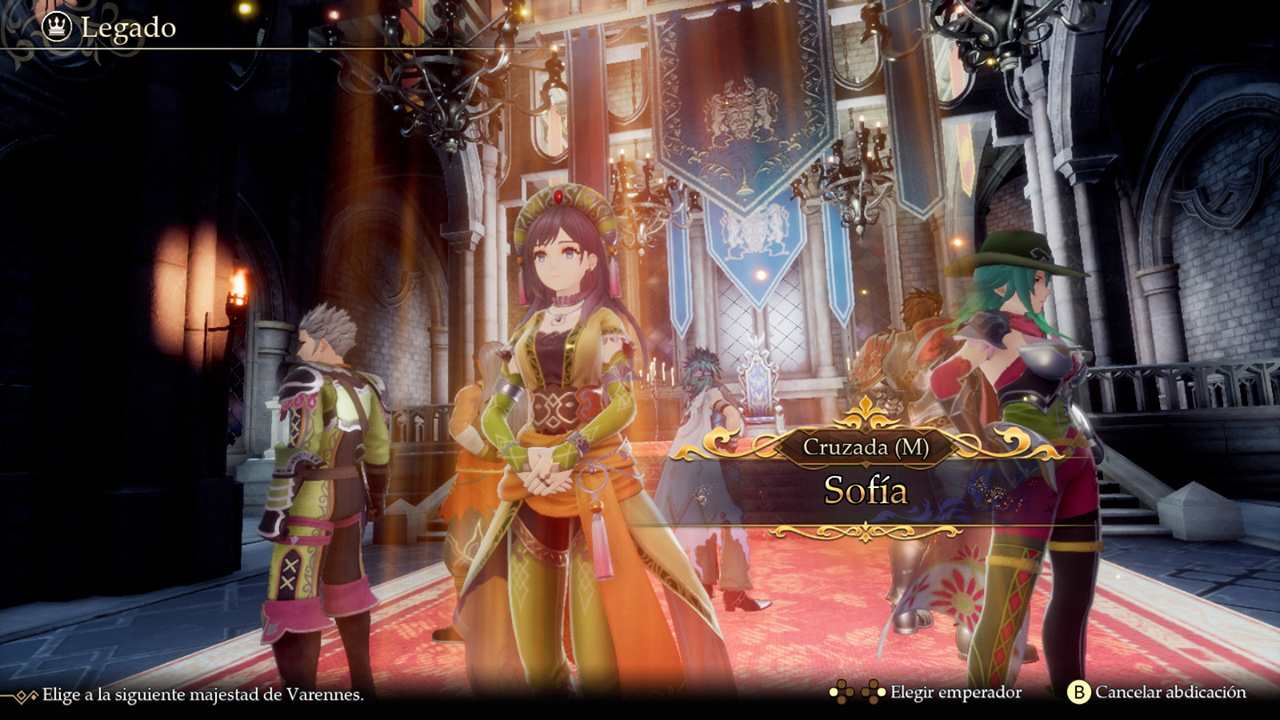
Task: Click the Legado screen title
Action: pyautogui.click(x=123, y=28)
